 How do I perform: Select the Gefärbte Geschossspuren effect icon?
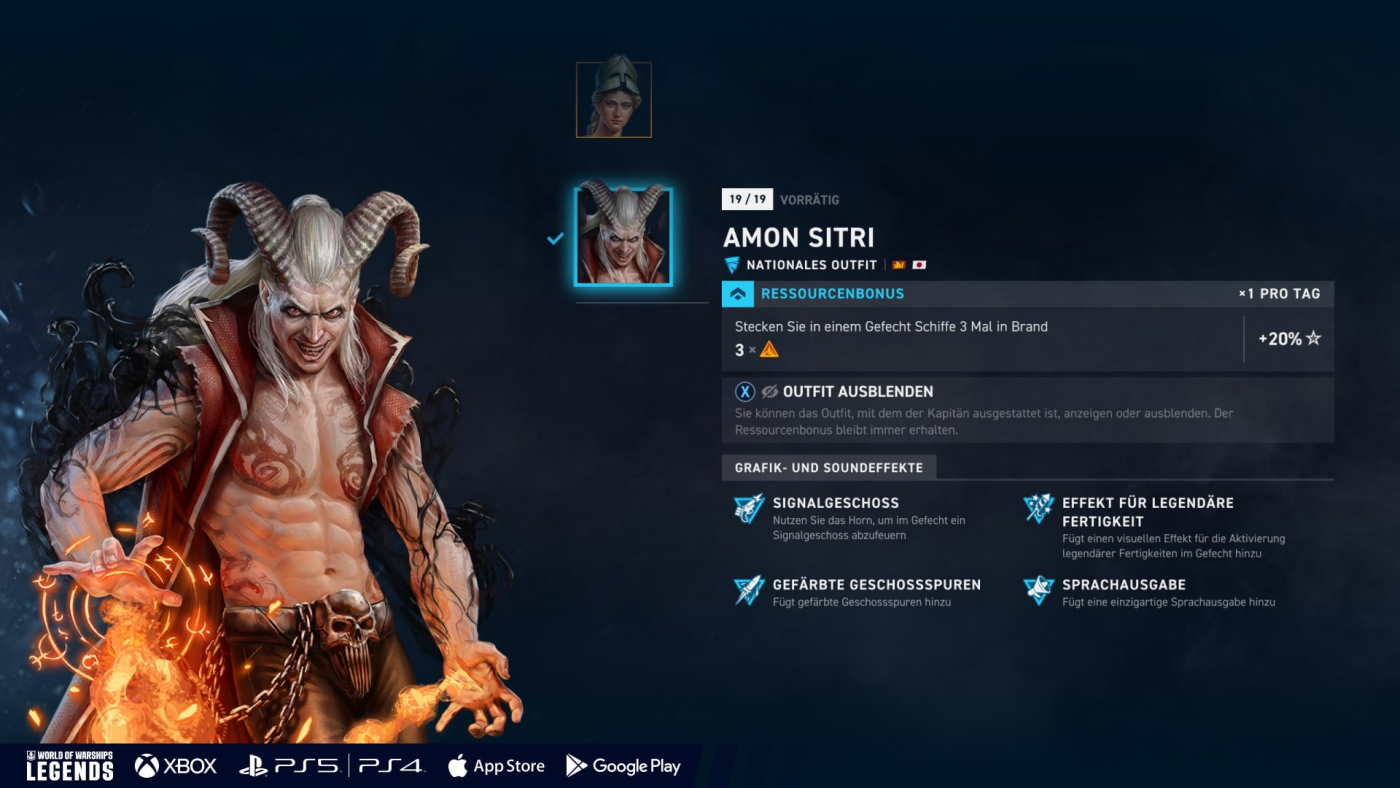[749, 590]
